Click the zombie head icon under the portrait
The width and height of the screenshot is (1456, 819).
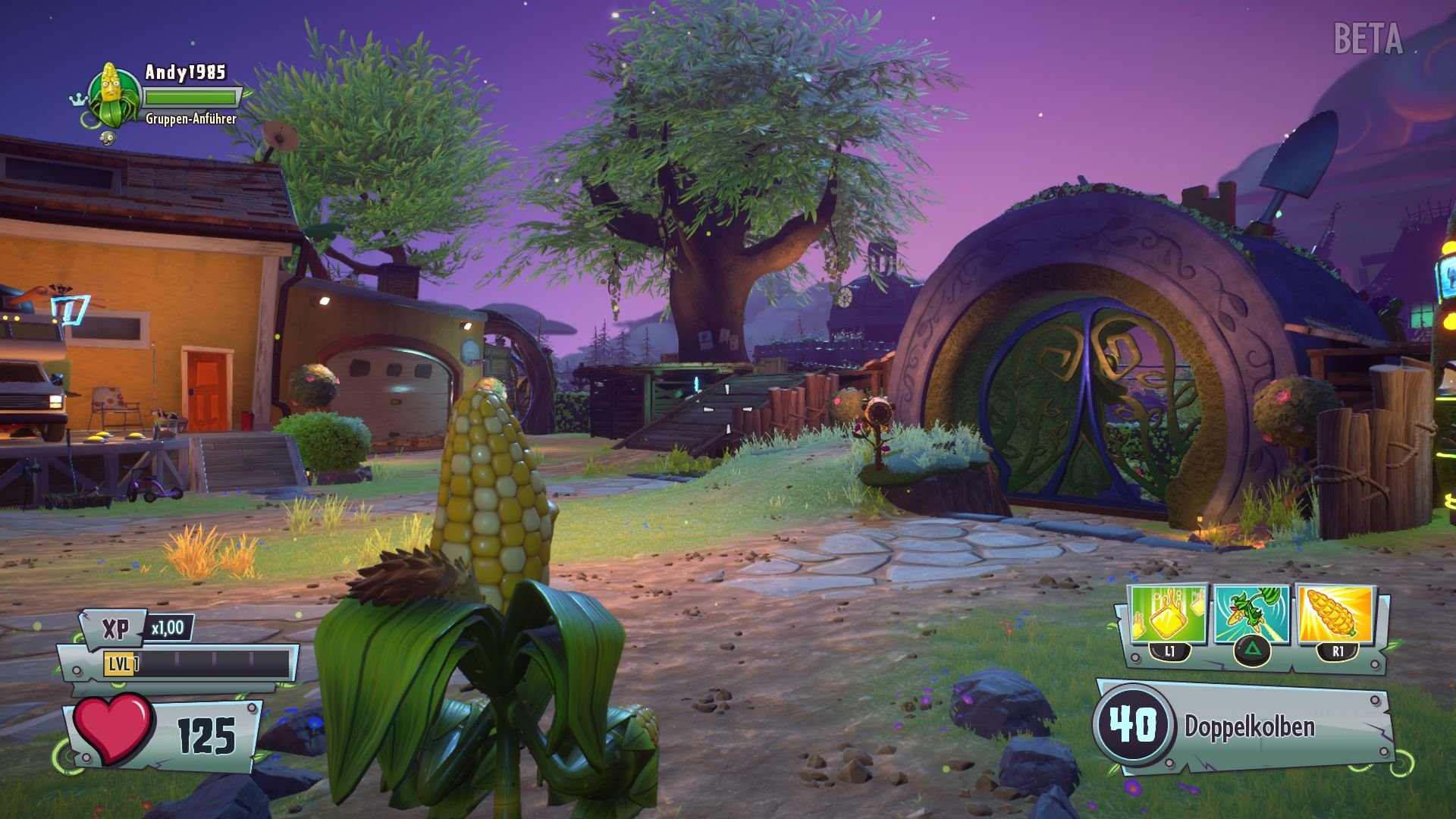108,139
